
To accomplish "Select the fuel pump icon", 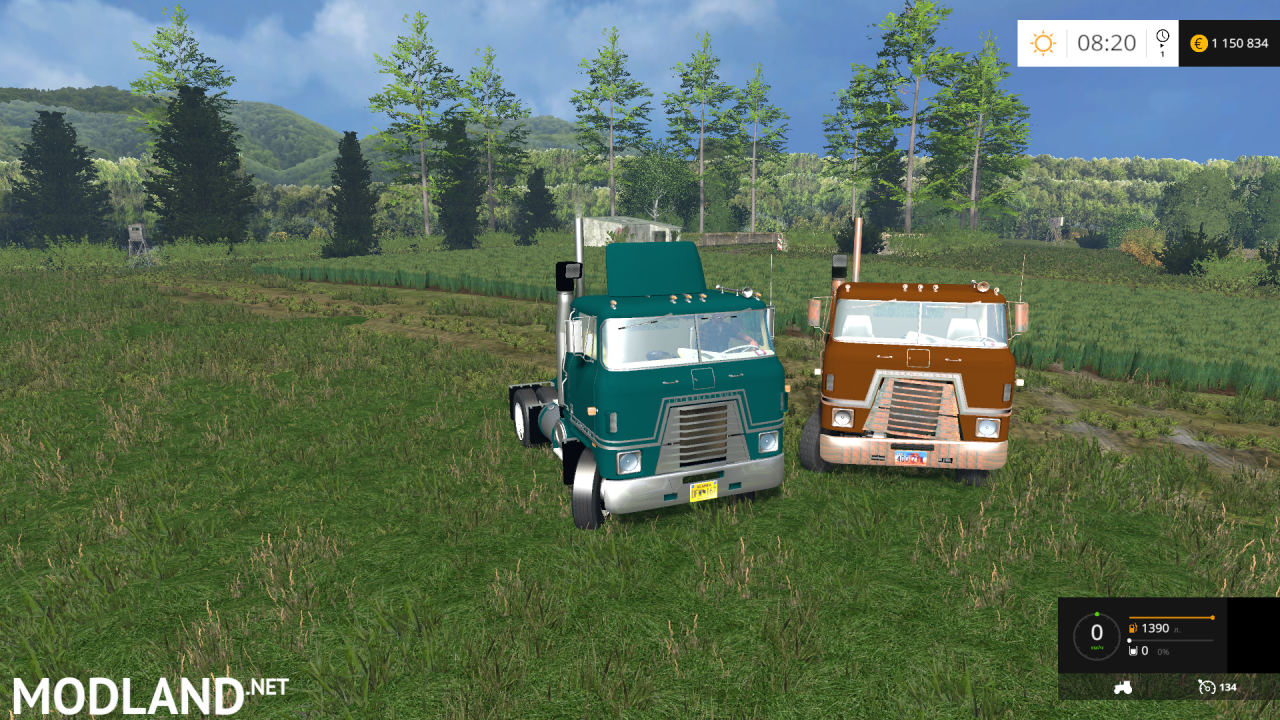I will tap(1133, 628).
